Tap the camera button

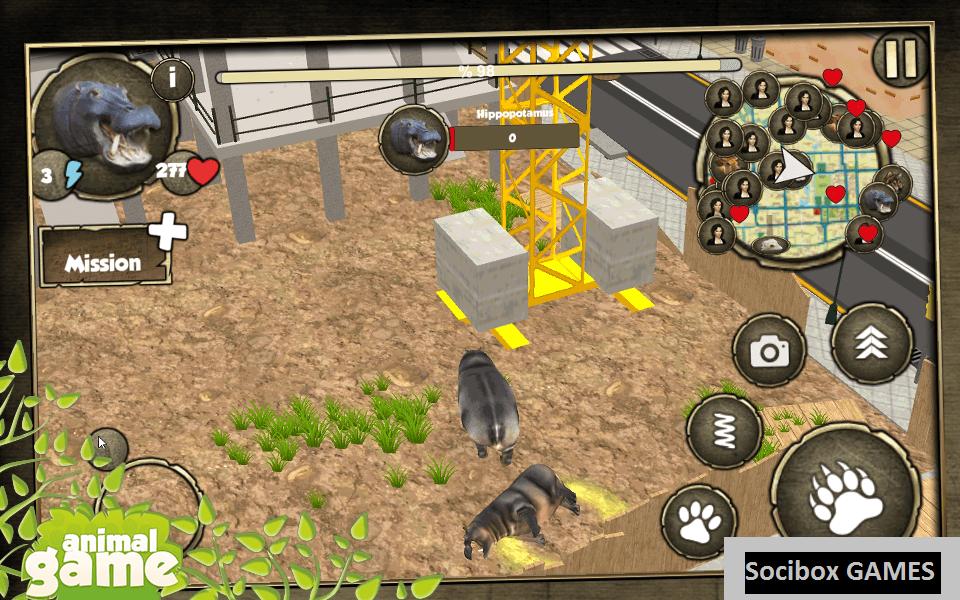coord(769,350)
